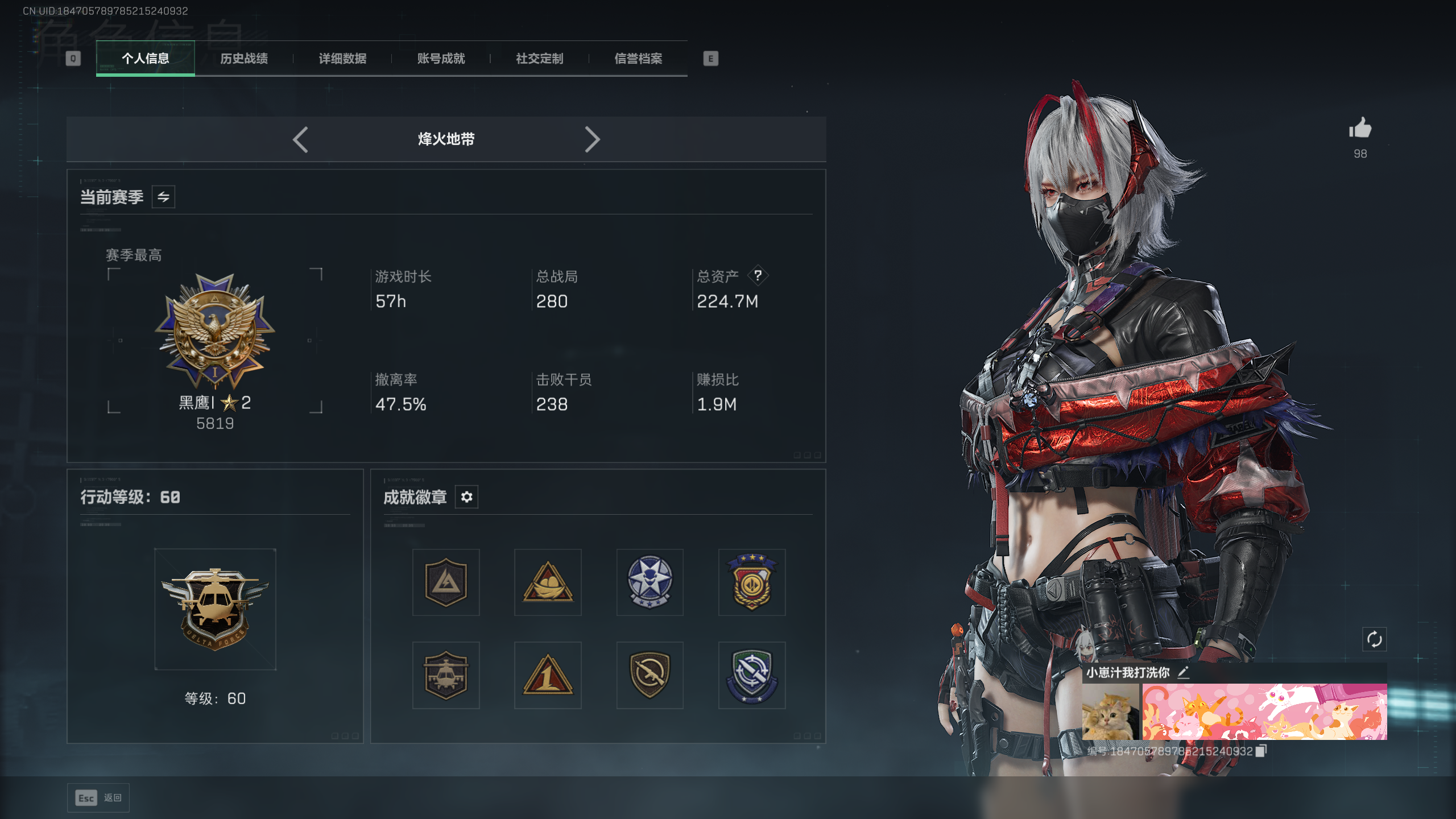Open the 账号成就 tab
Image resolution: width=1456 pixels, height=819 pixels.
[x=442, y=59]
